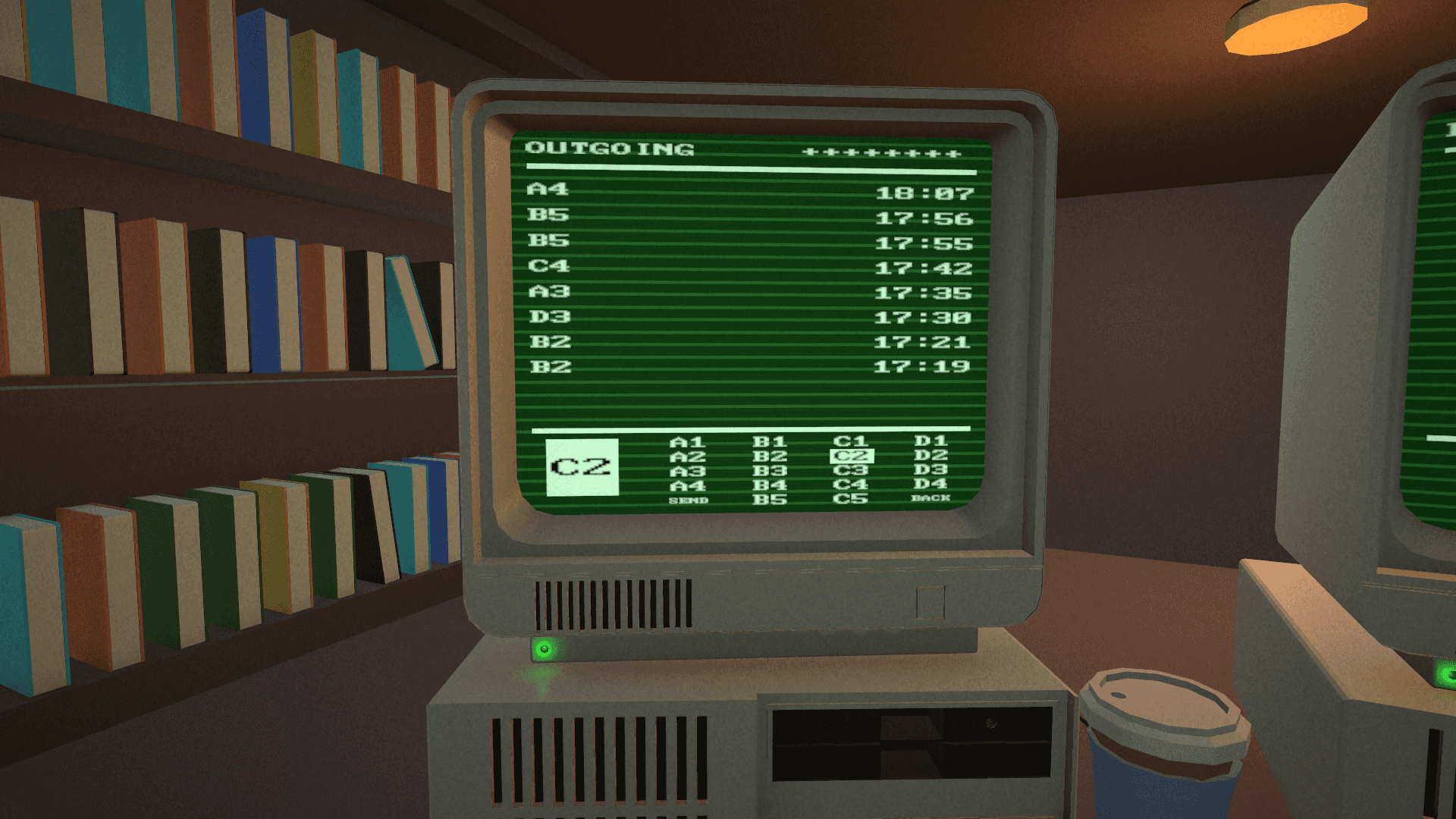Select keypad code C3
Screen dimensions: 1456x819
pos(853,471)
